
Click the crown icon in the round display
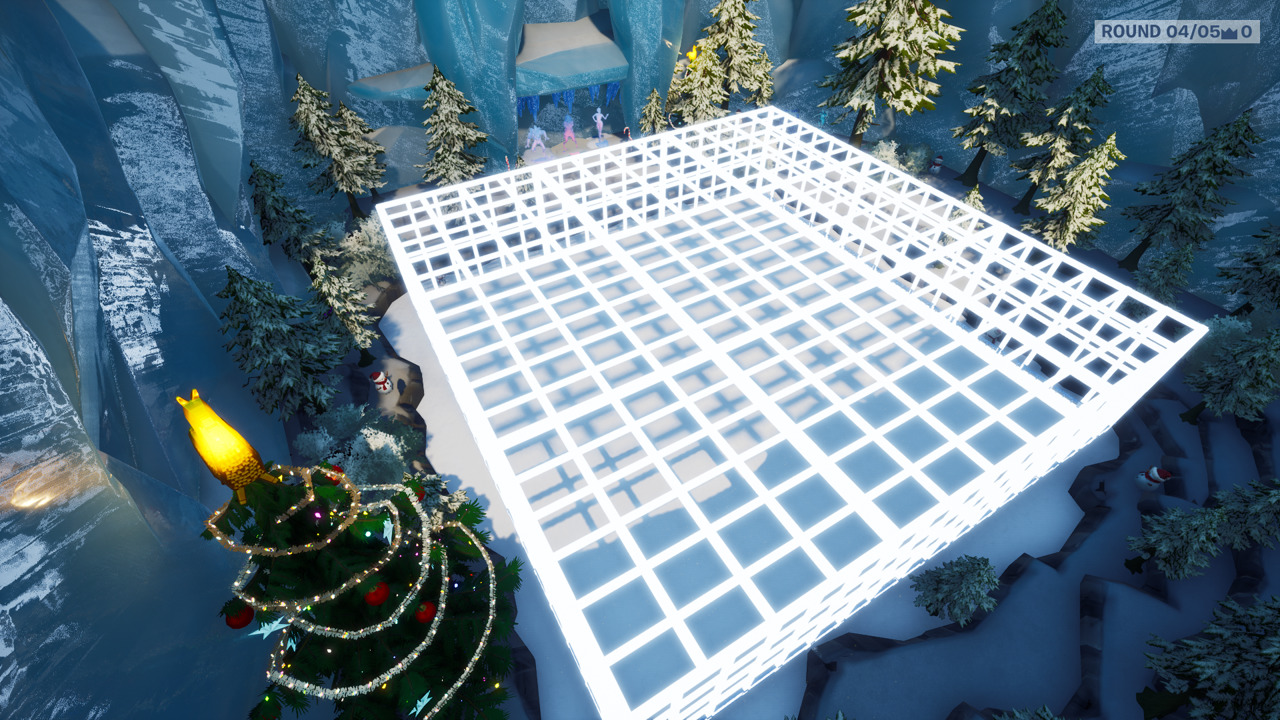click(x=1231, y=32)
